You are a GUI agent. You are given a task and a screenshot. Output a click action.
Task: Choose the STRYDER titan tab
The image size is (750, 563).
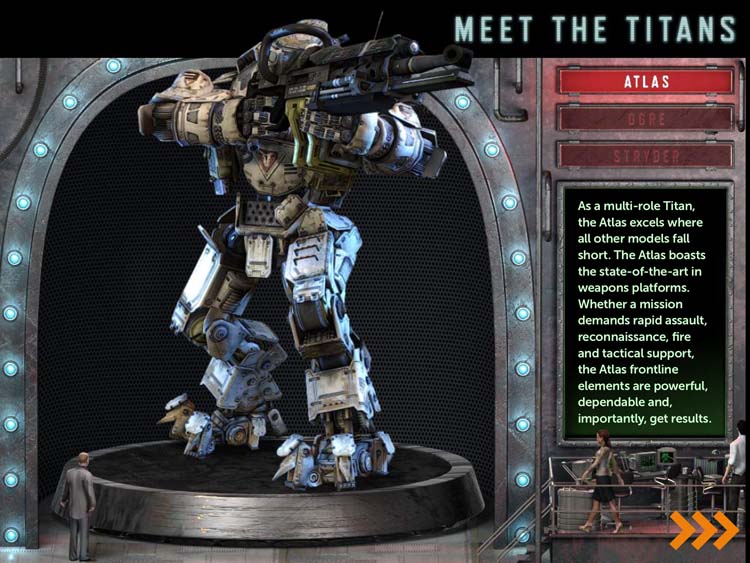(645, 156)
